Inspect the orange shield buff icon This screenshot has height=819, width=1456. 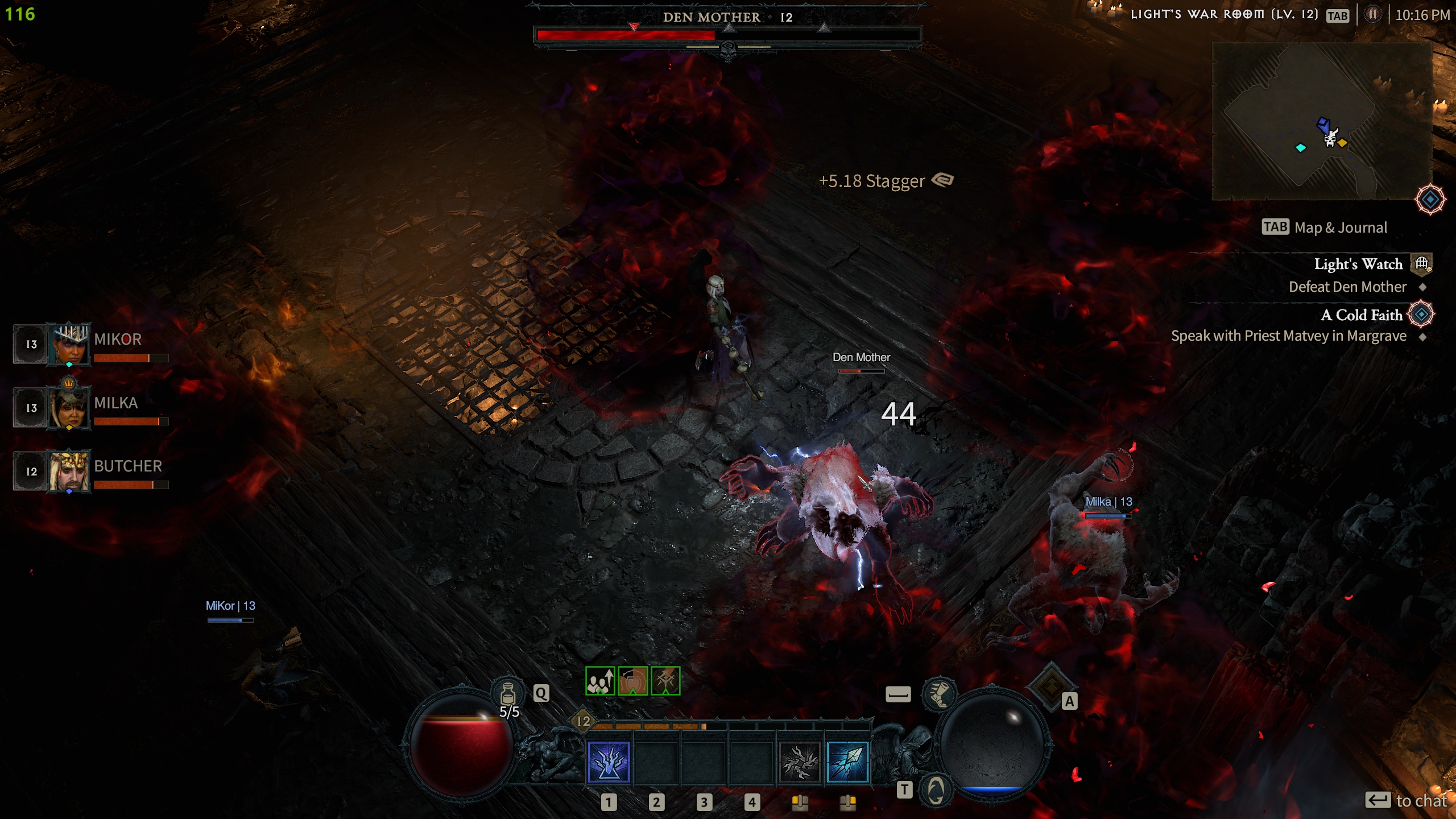point(632,681)
